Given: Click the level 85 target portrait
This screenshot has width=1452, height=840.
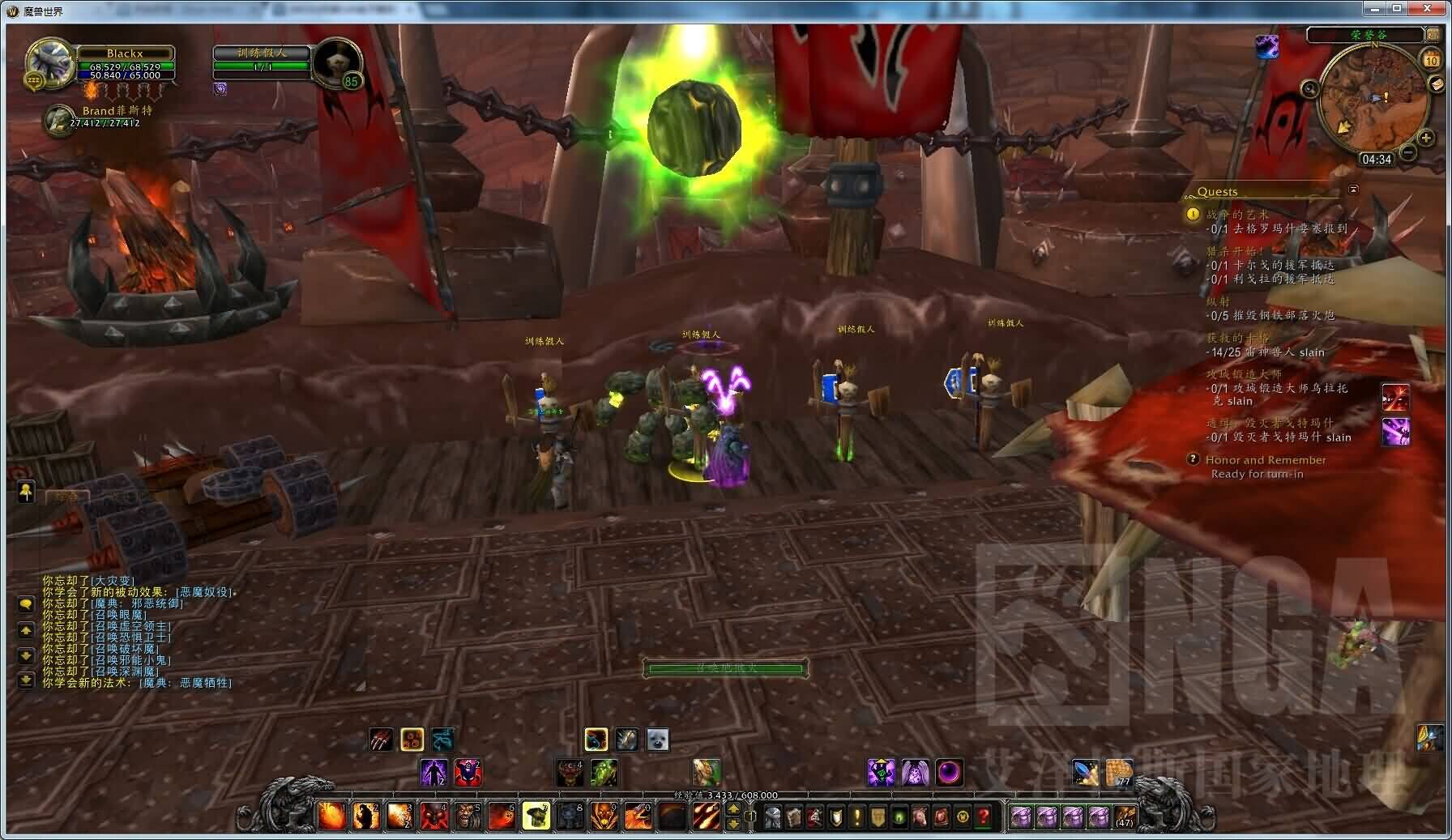Looking at the screenshot, I should point(336,62).
